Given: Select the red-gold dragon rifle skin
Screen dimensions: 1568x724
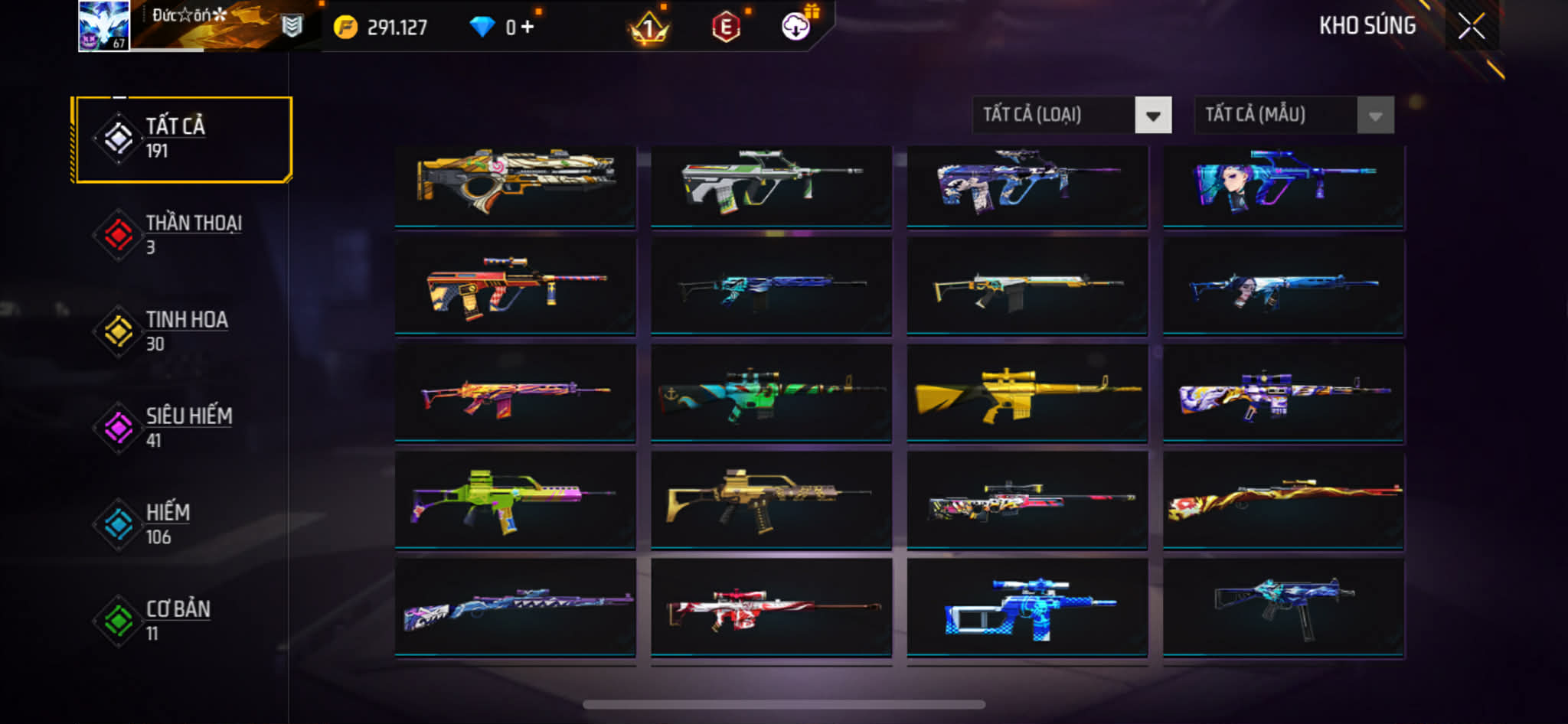Looking at the screenshot, I should tap(1283, 501).
